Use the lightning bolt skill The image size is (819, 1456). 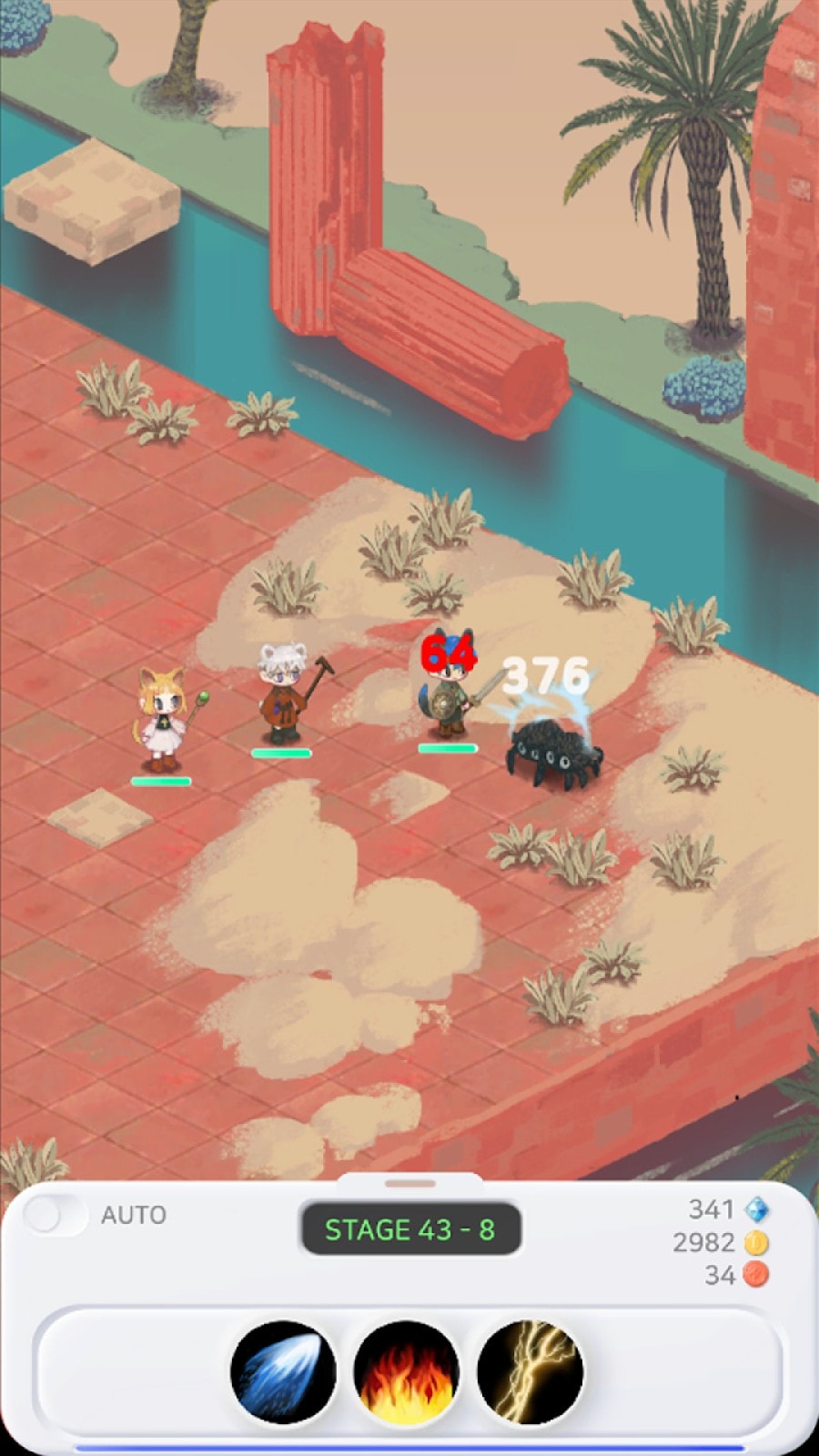(530, 1372)
